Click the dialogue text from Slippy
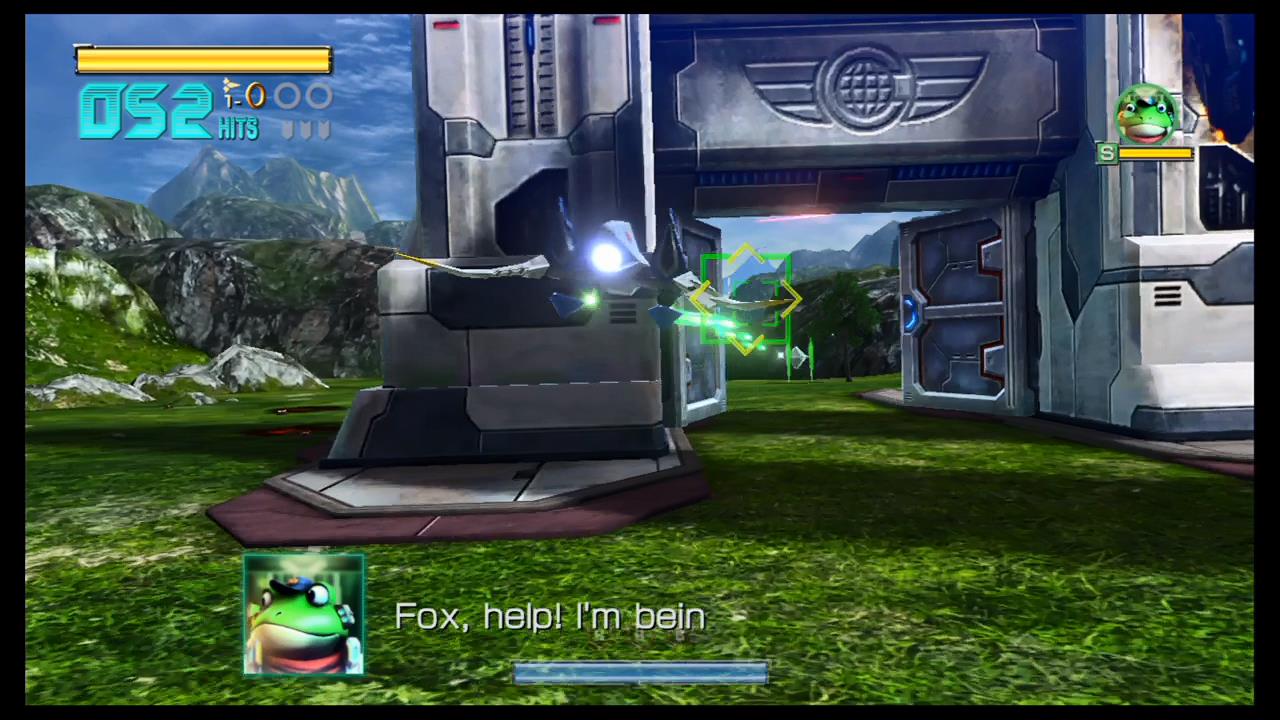 550,616
